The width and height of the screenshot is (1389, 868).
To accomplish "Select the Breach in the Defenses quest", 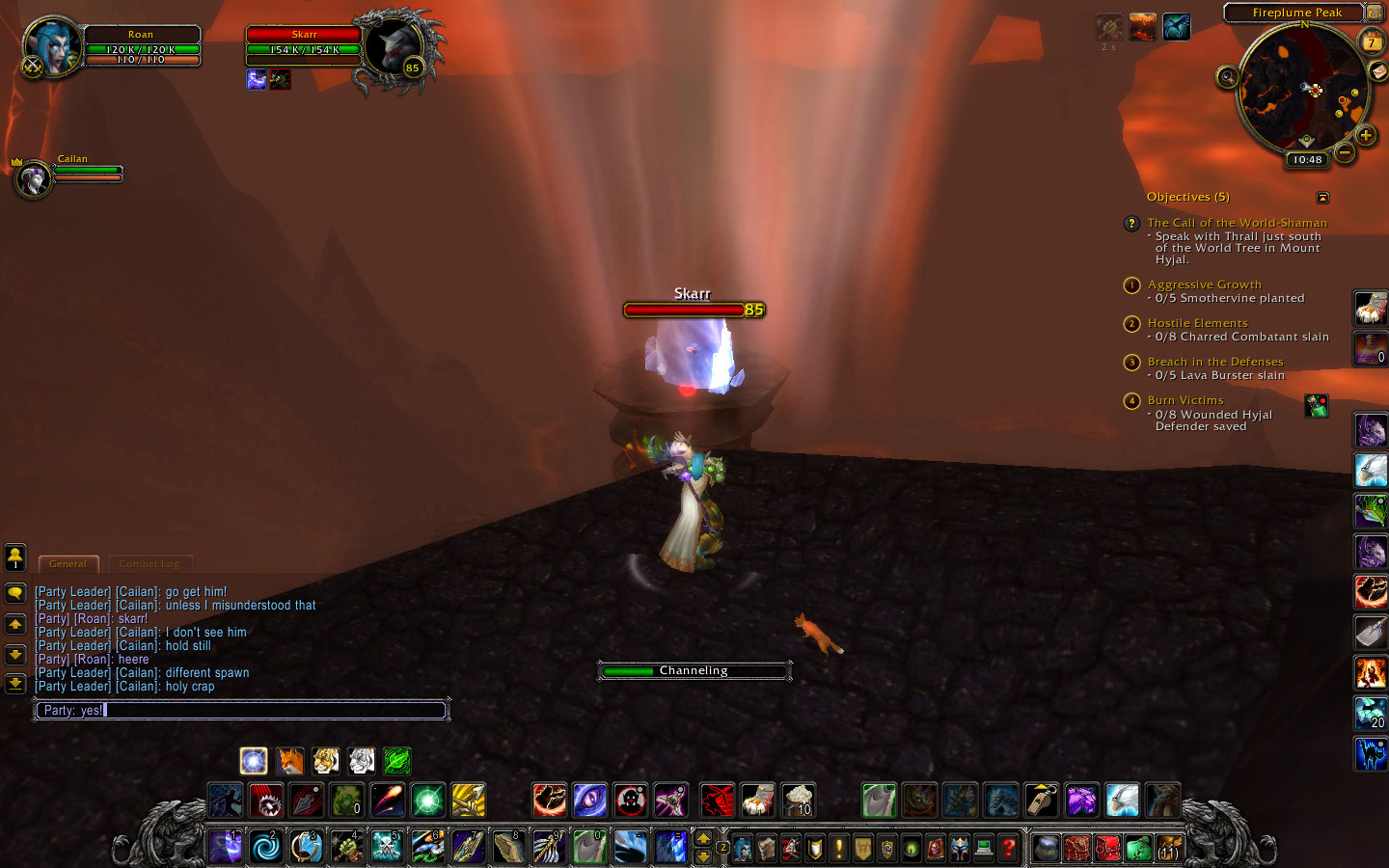I will (x=1214, y=362).
